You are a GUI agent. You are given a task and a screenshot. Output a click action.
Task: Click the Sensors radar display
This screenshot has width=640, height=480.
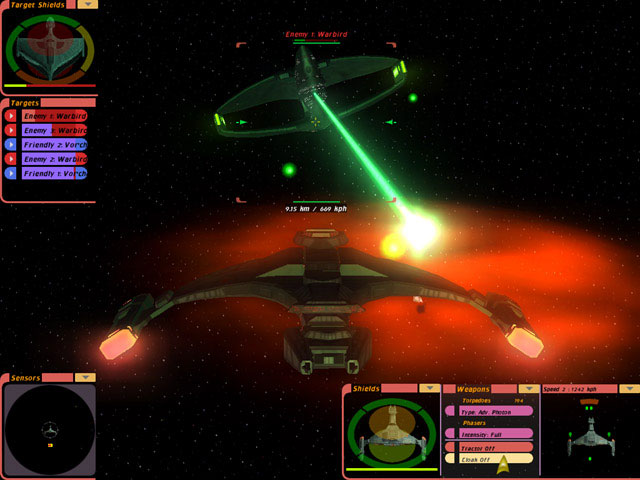tap(48, 430)
